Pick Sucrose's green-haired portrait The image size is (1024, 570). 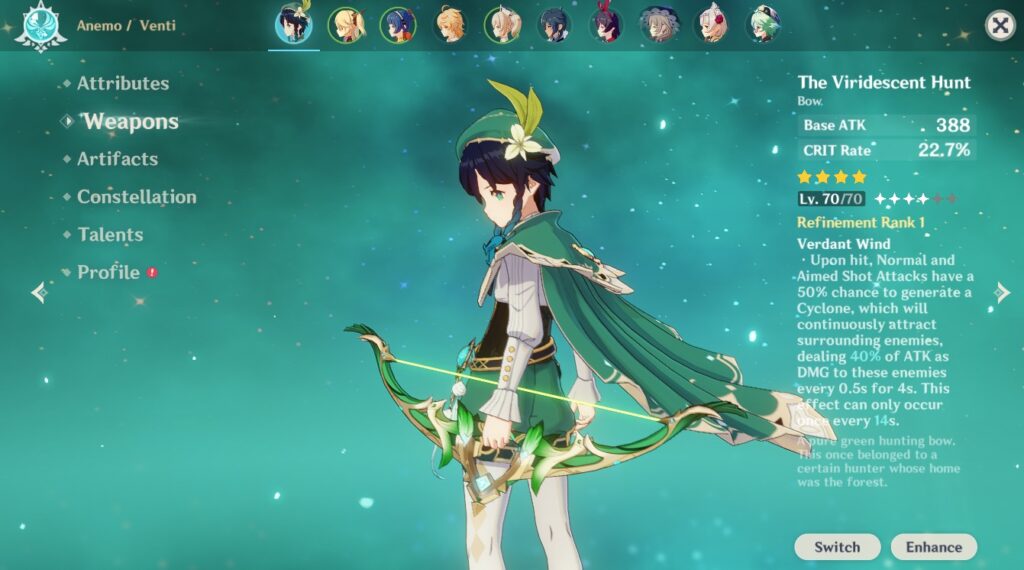tap(763, 25)
